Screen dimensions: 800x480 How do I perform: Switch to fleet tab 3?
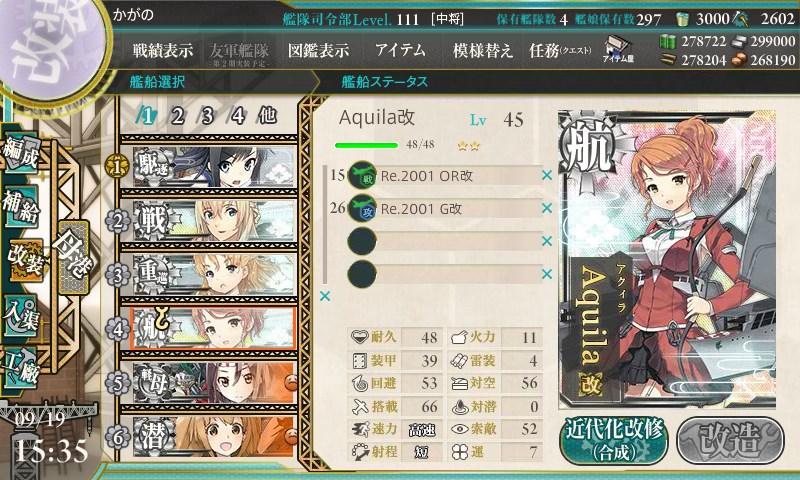(207, 115)
